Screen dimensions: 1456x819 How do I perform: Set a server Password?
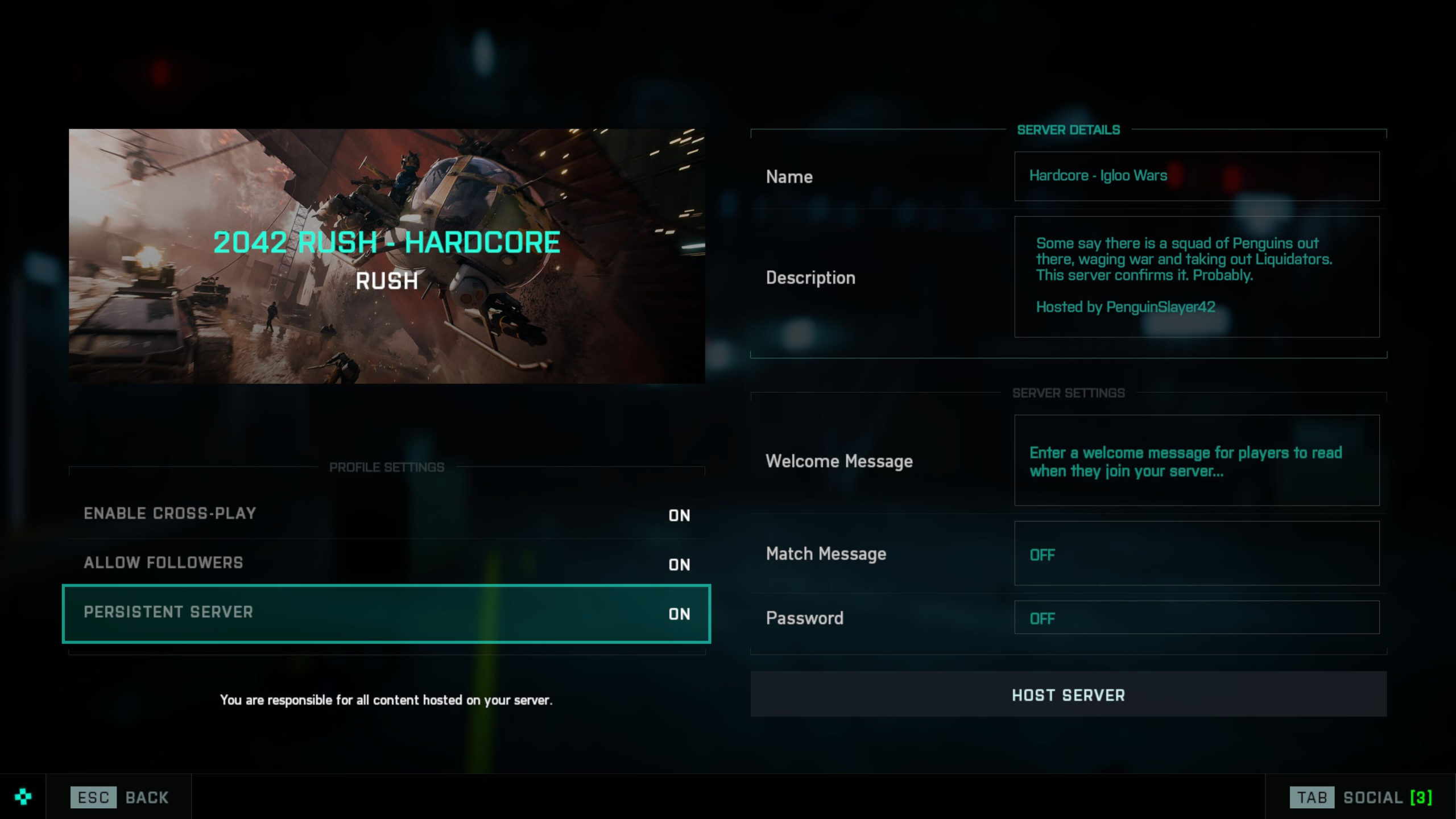click(x=1196, y=618)
